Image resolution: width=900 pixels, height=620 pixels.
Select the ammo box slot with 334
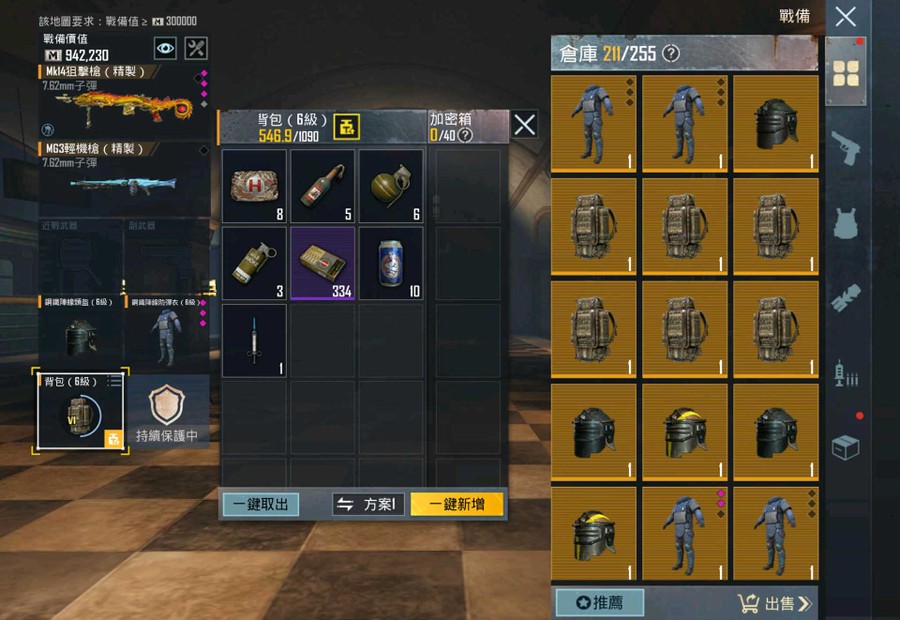pos(323,263)
